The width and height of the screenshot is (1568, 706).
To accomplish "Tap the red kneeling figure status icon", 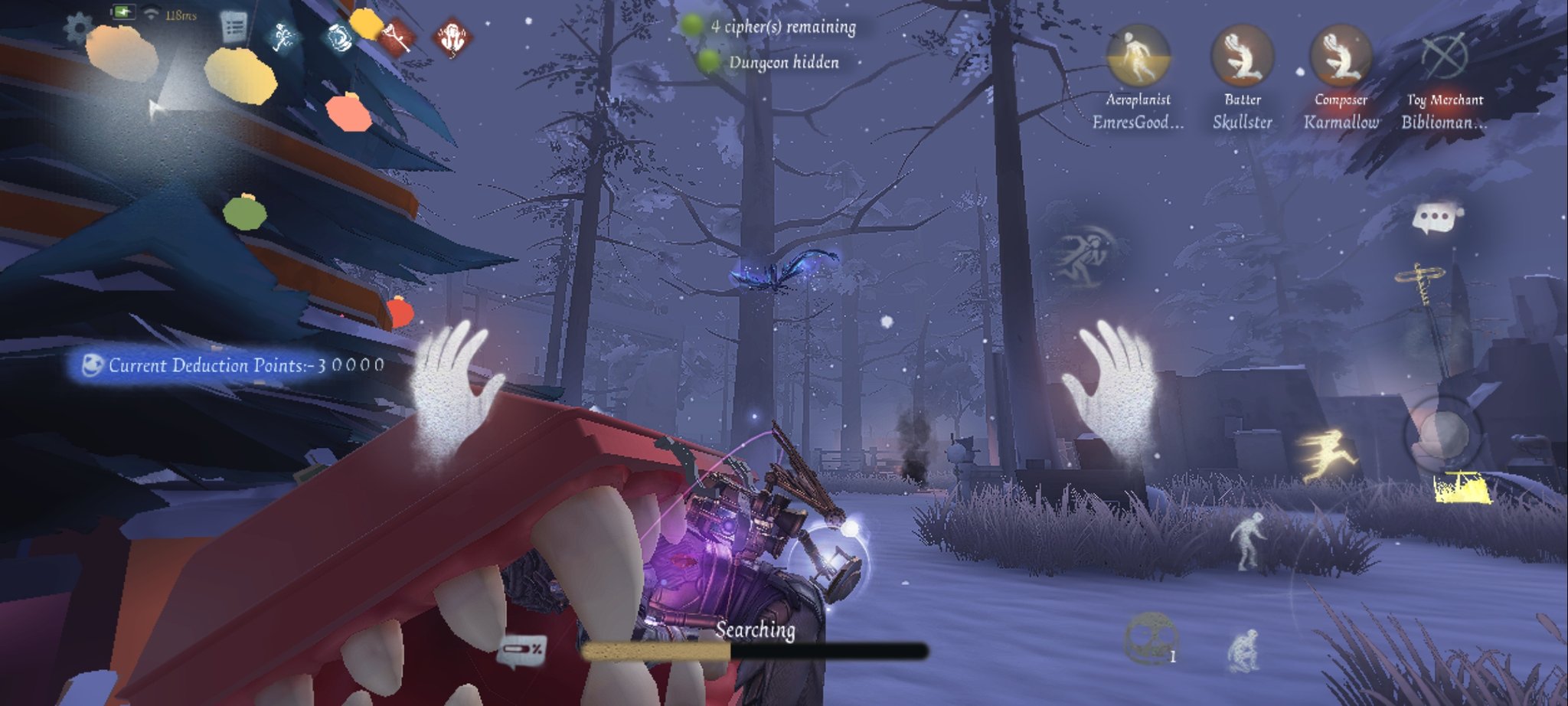I will 452,37.
